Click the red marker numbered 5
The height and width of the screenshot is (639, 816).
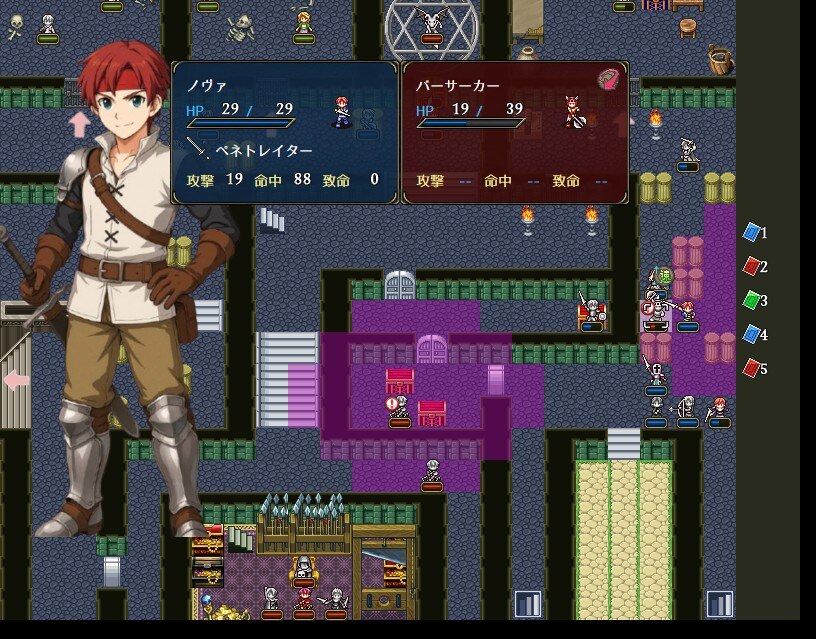click(x=752, y=368)
